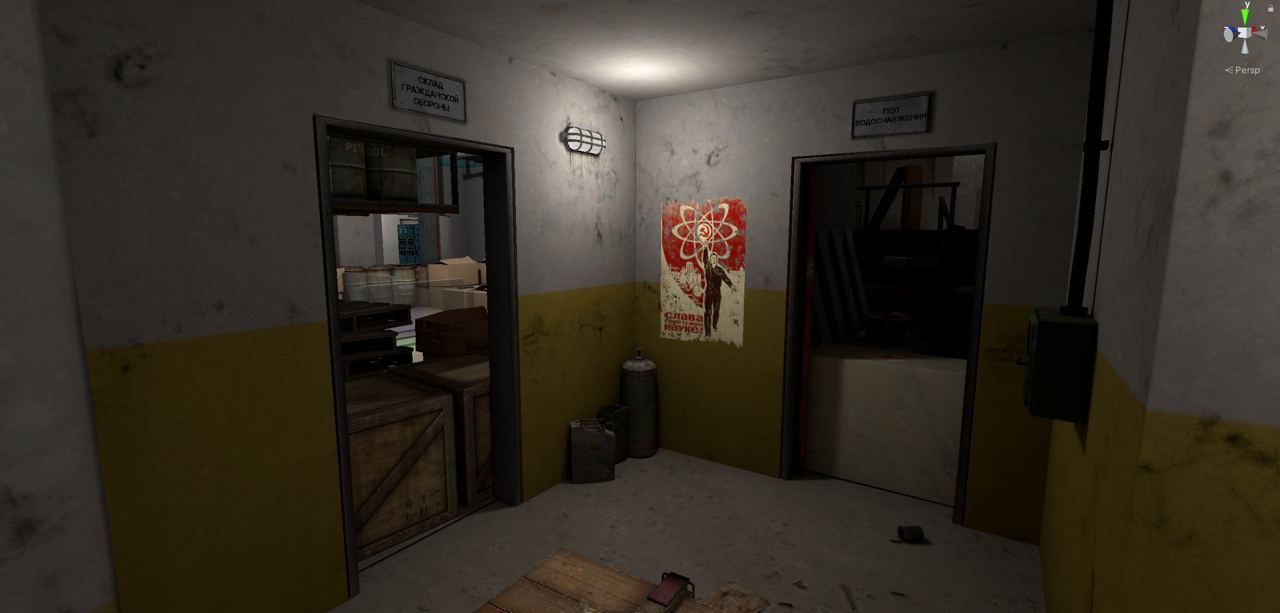Viewport: 1280px width, 613px height.
Task: Click the green Y axis cone on gizmo
Action: (x=1245, y=17)
